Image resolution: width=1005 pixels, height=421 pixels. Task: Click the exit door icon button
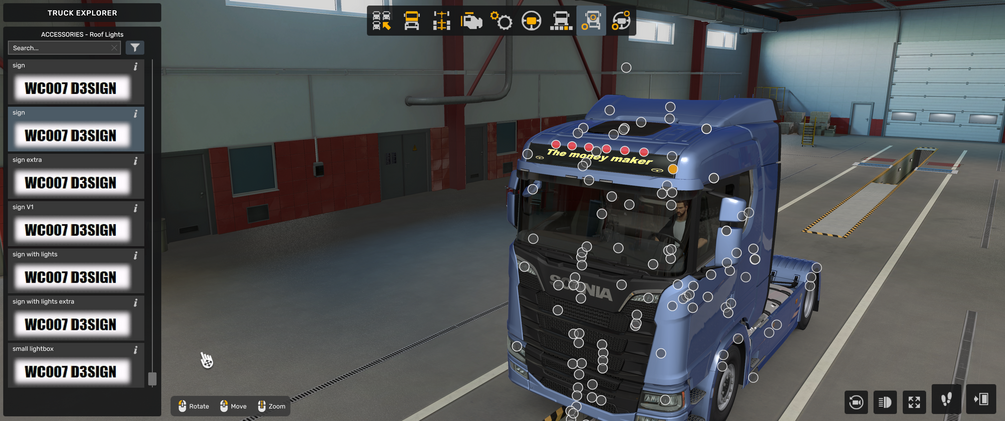pos(980,399)
